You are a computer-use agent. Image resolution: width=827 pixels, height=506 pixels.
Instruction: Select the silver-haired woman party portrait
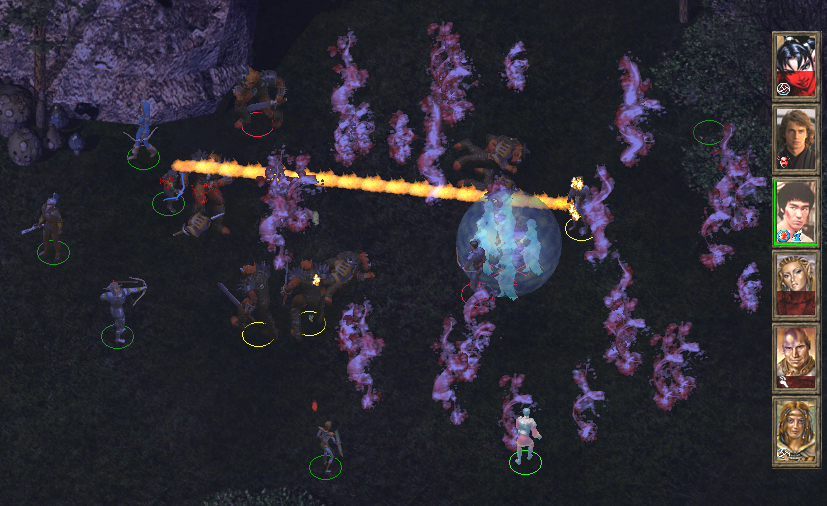point(796,285)
